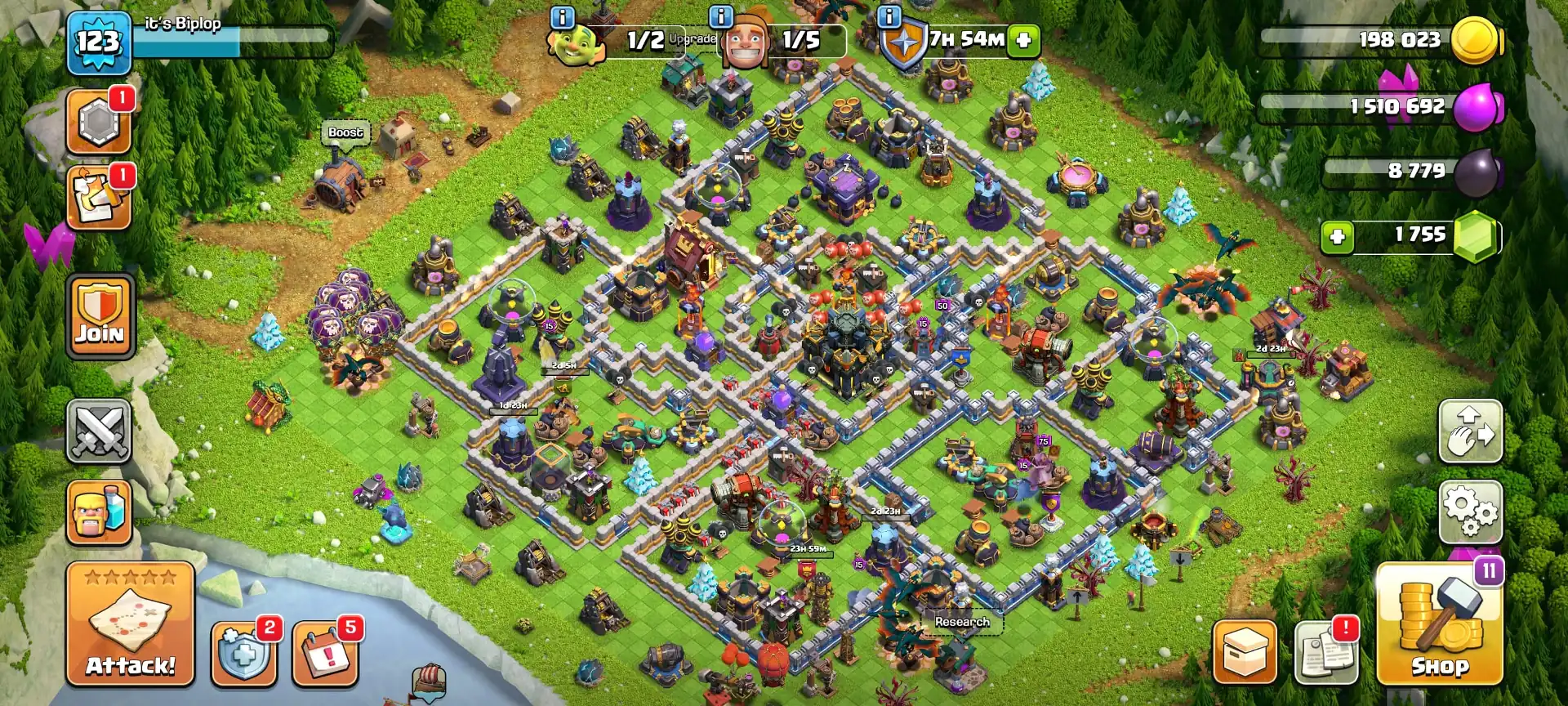Toggle the shield timer showing 7h 54m
This screenshot has height=706, width=1568.
pyautogui.click(x=966, y=41)
